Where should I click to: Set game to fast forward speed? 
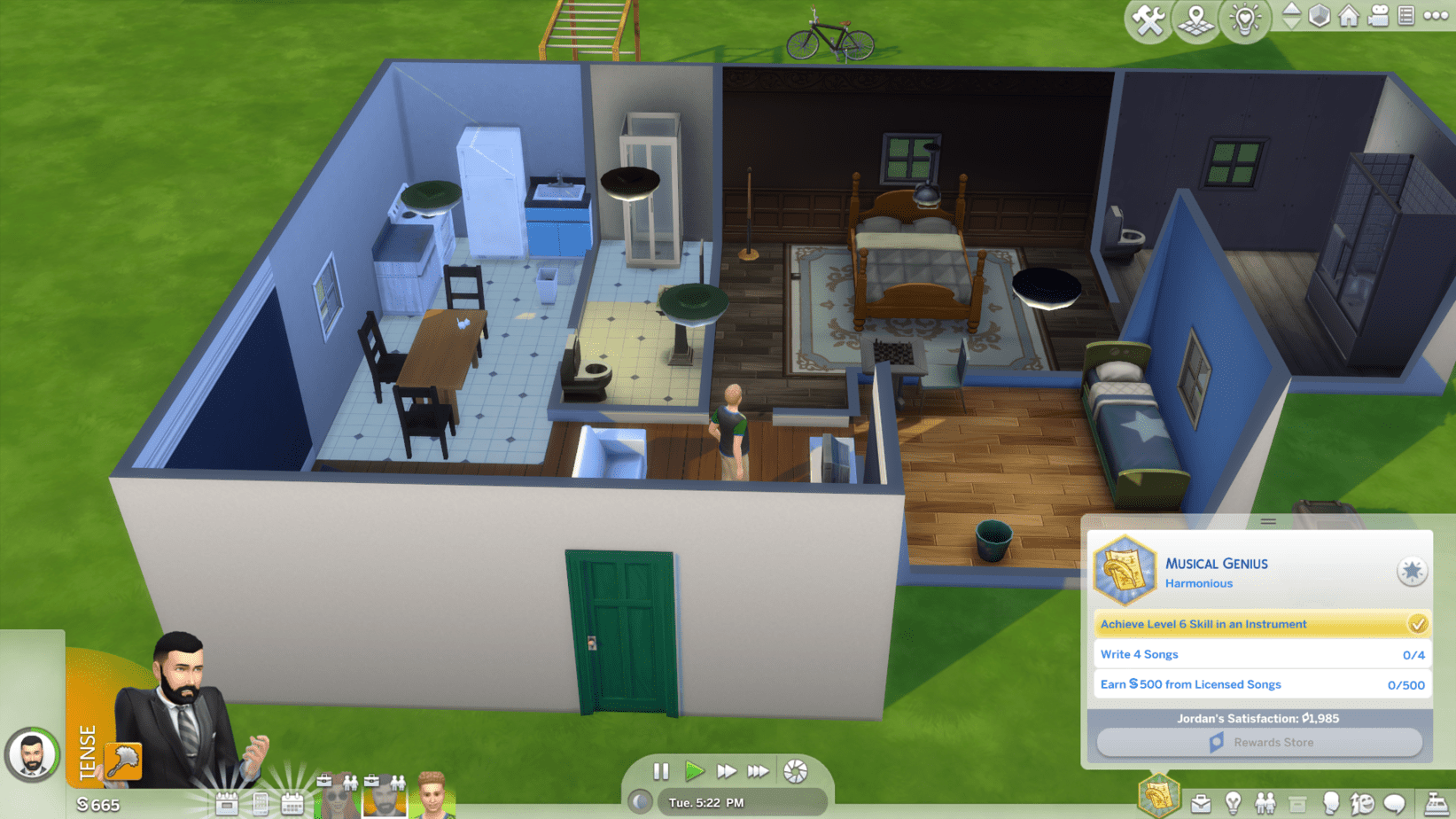click(x=726, y=771)
